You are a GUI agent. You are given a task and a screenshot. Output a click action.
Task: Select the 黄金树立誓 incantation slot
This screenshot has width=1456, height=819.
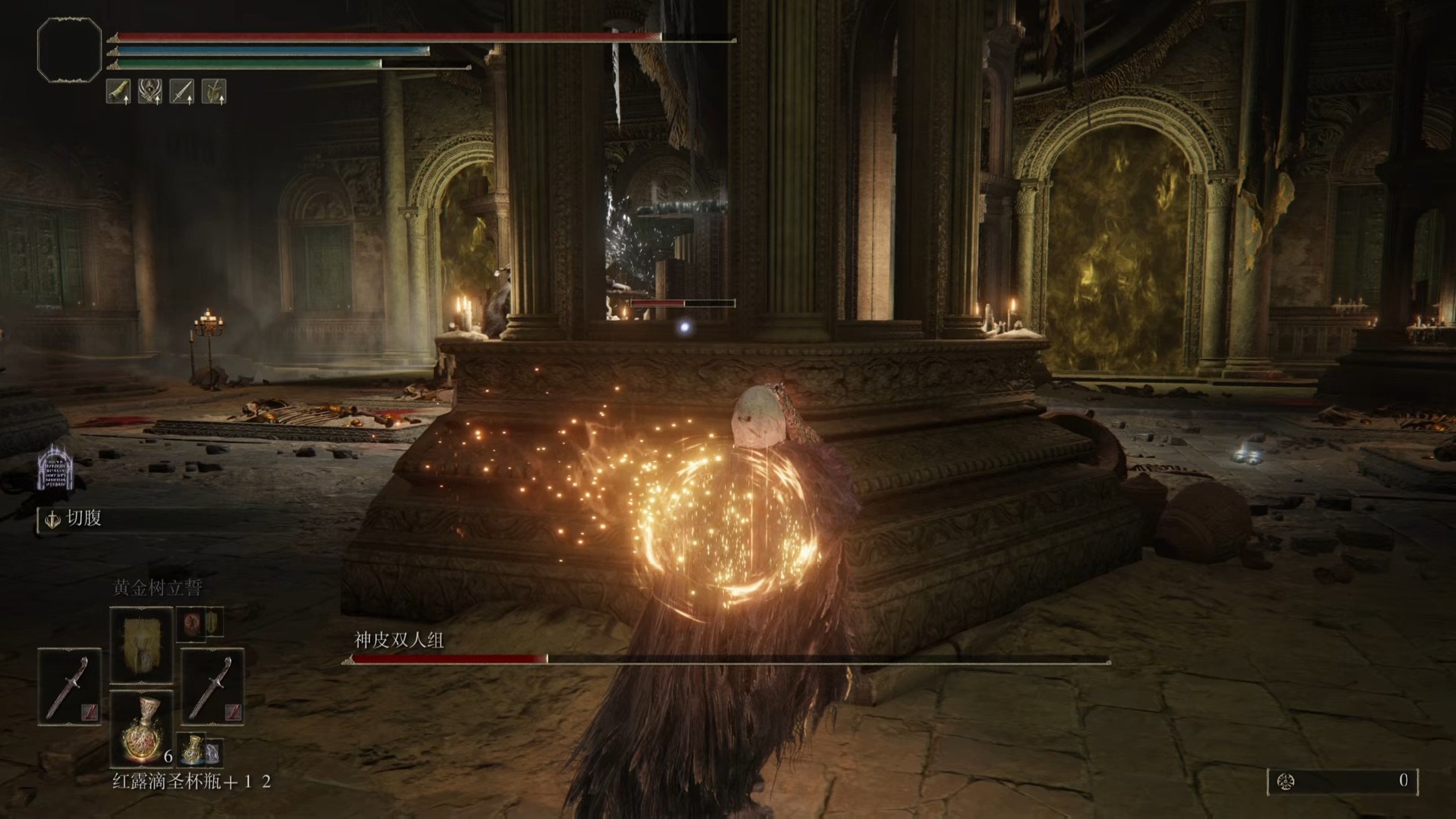pos(141,644)
